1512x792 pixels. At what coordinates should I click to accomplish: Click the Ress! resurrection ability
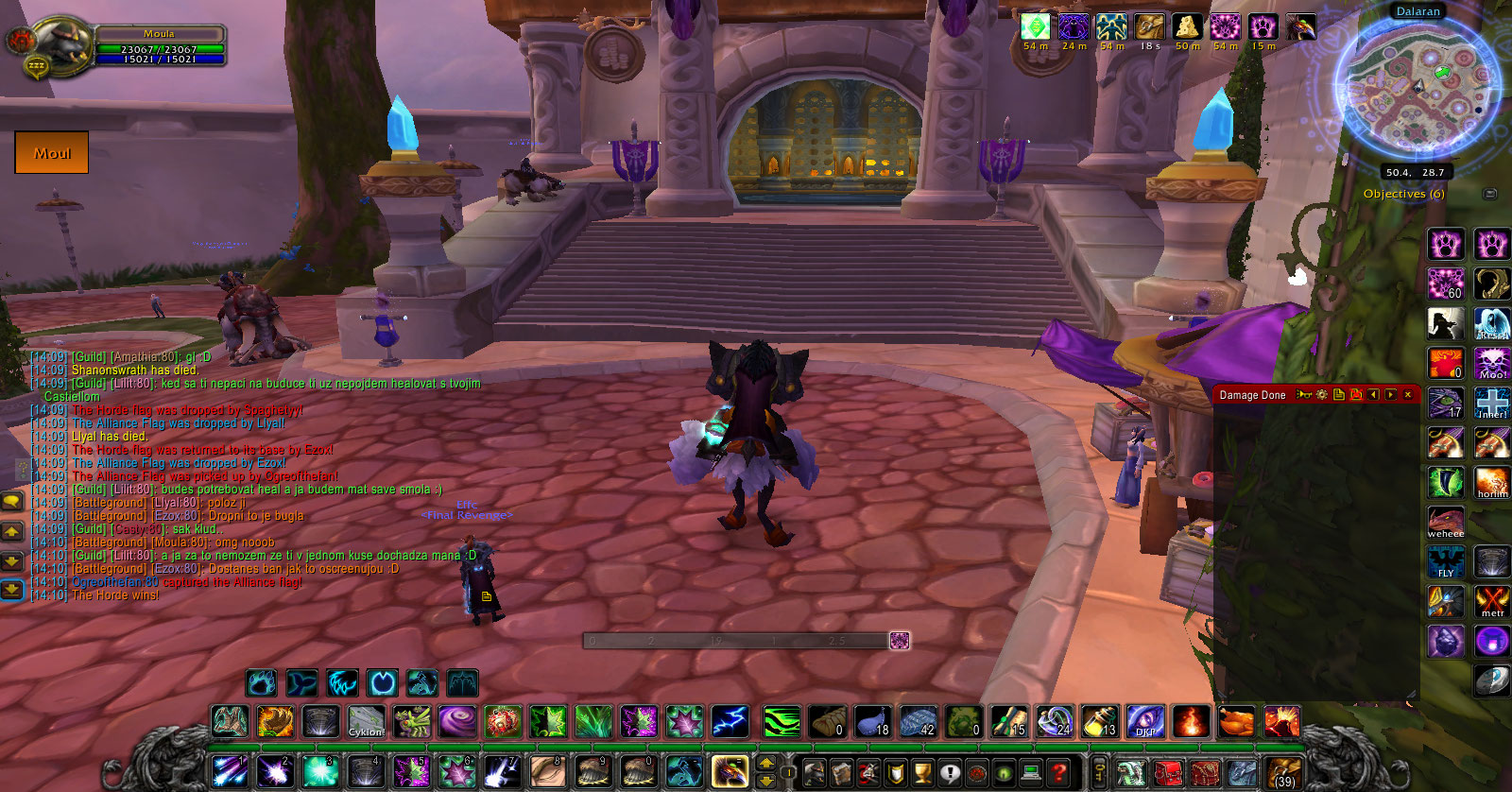tap(1492, 323)
